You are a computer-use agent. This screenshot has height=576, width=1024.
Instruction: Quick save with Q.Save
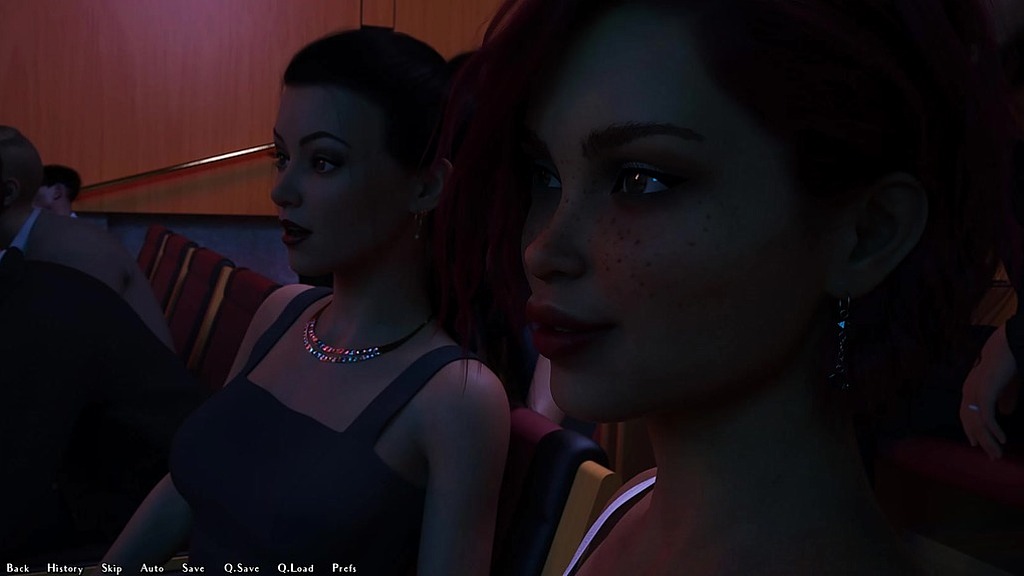(241, 568)
